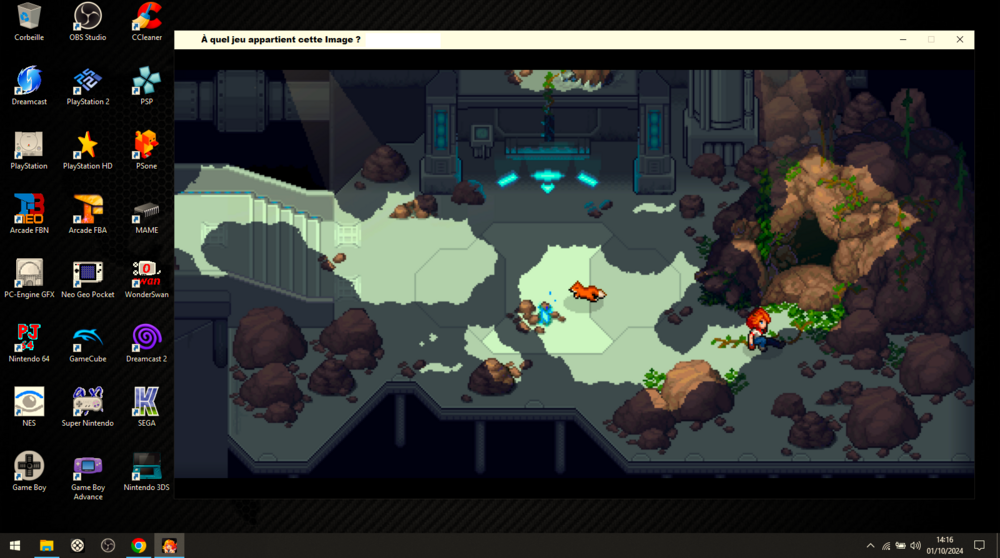This screenshot has width=1000, height=558.
Task: Minimize the quiz image window
Action: tap(903, 40)
